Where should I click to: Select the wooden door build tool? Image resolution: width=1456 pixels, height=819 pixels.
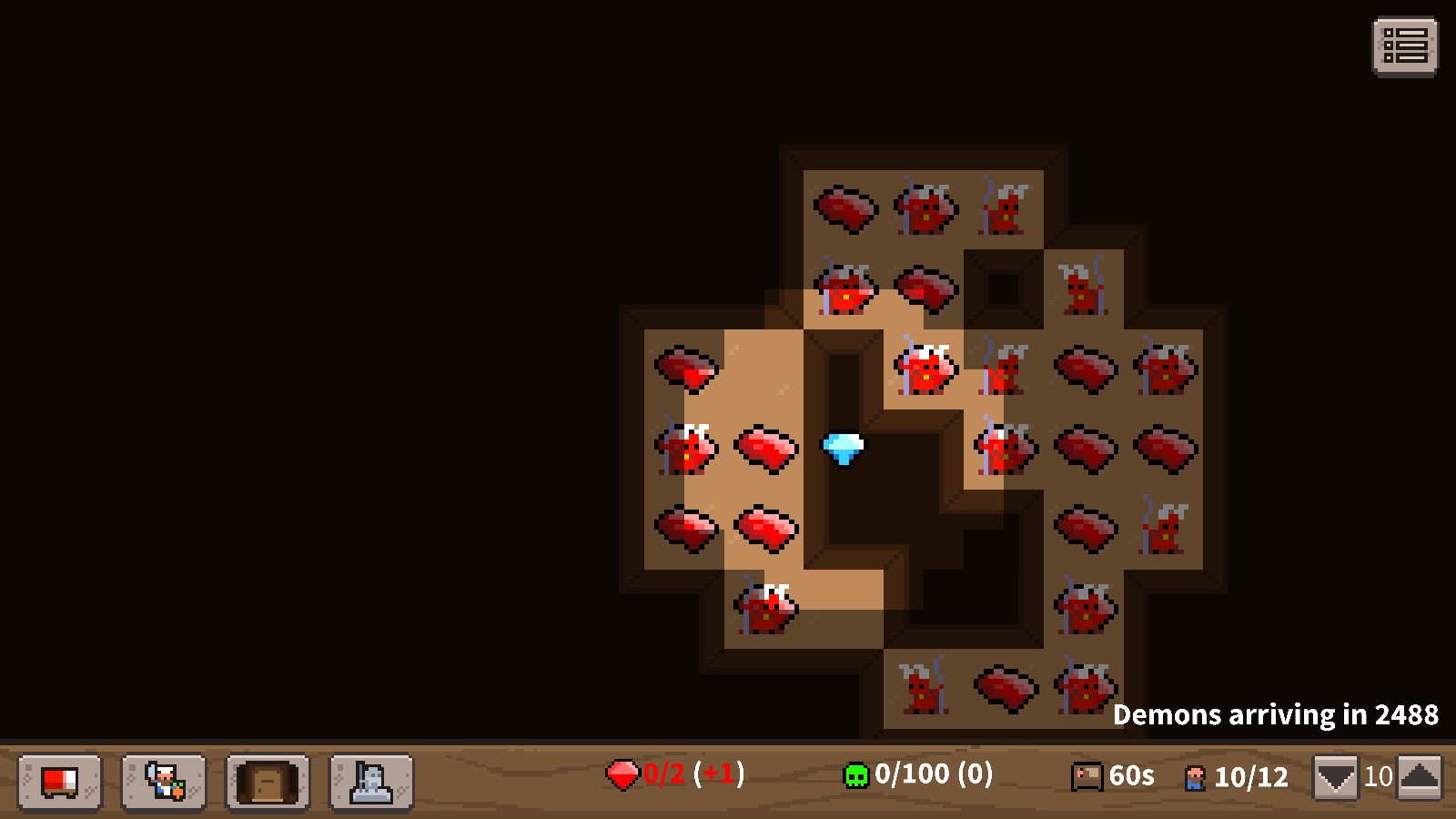point(267,781)
